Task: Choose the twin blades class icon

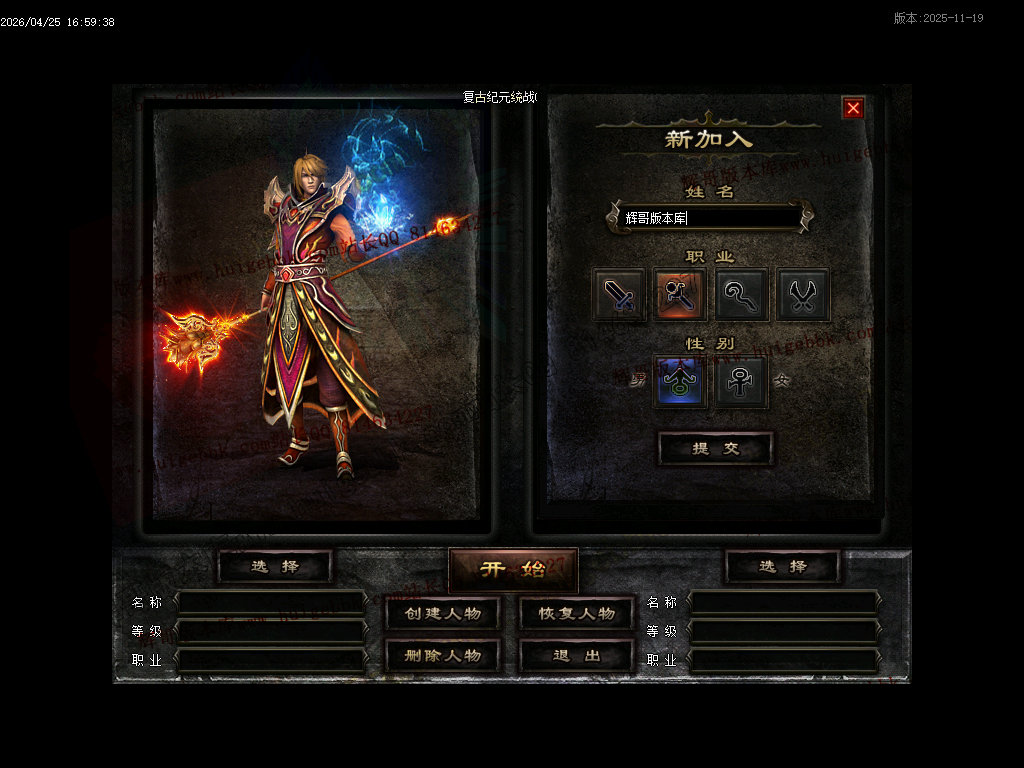Action: pos(803,295)
